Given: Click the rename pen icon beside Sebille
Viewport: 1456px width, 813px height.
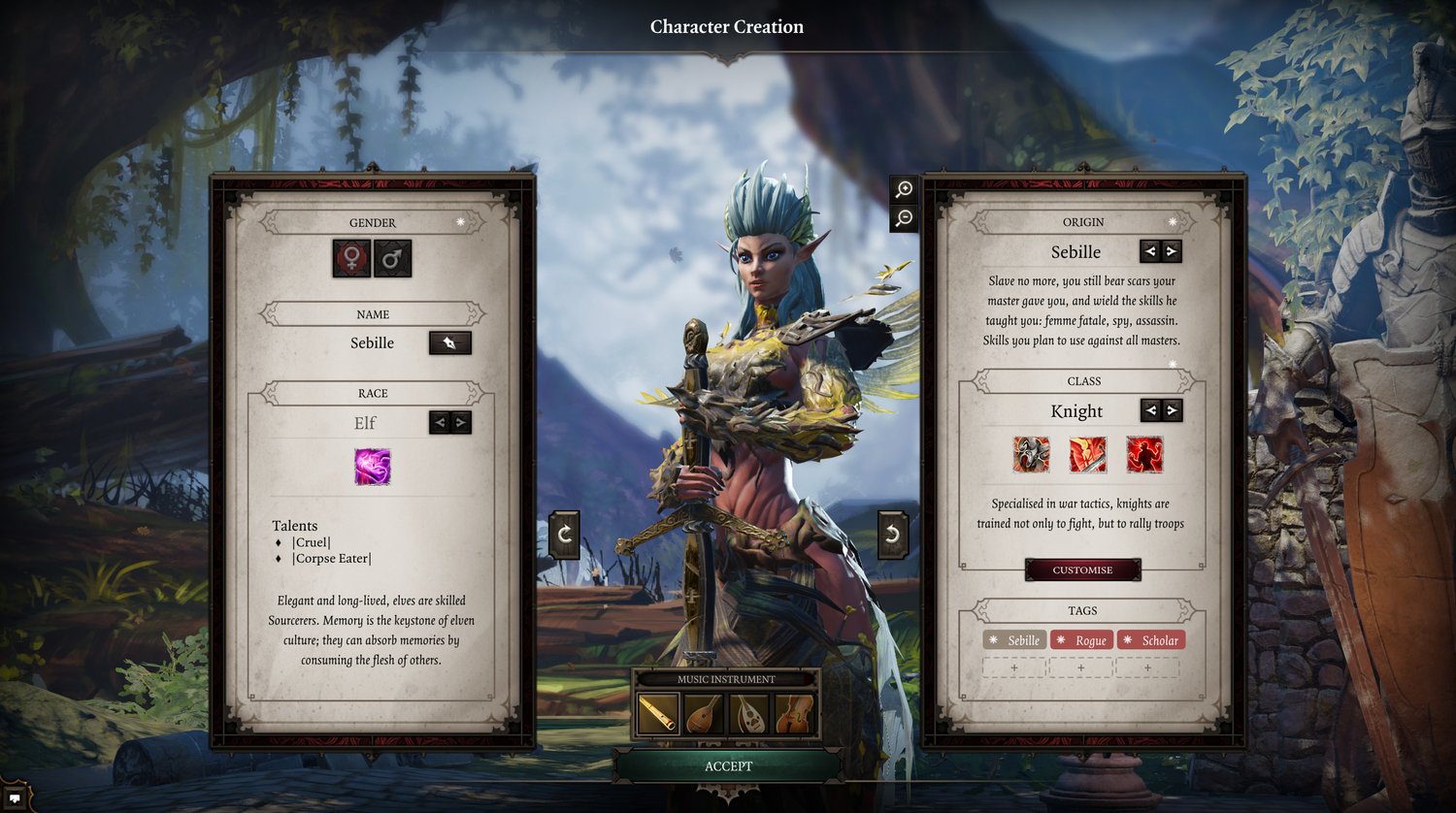Looking at the screenshot, I should 449,342.
